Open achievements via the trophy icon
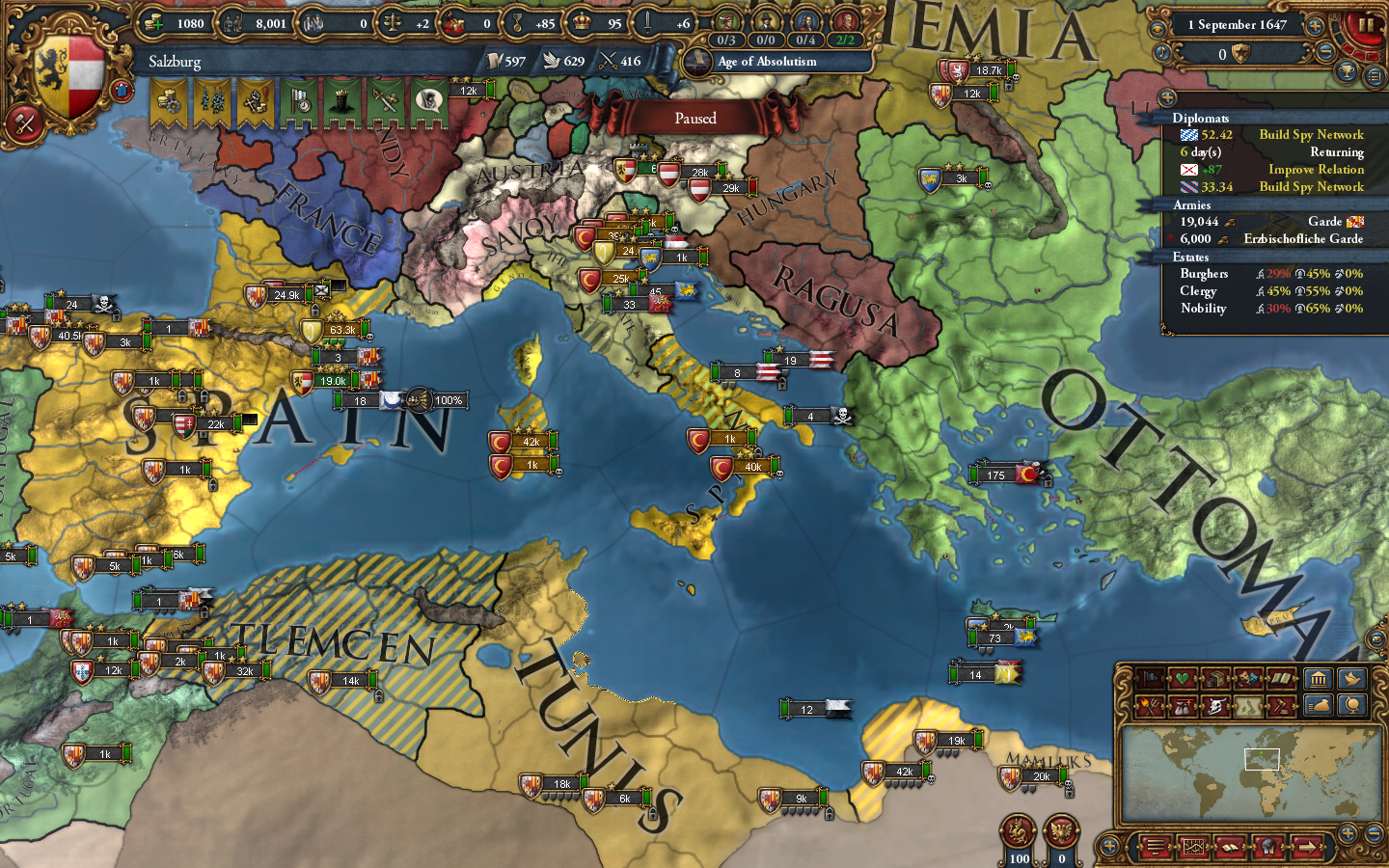The image size is (1389, 868). click(x=1346, y=72)
